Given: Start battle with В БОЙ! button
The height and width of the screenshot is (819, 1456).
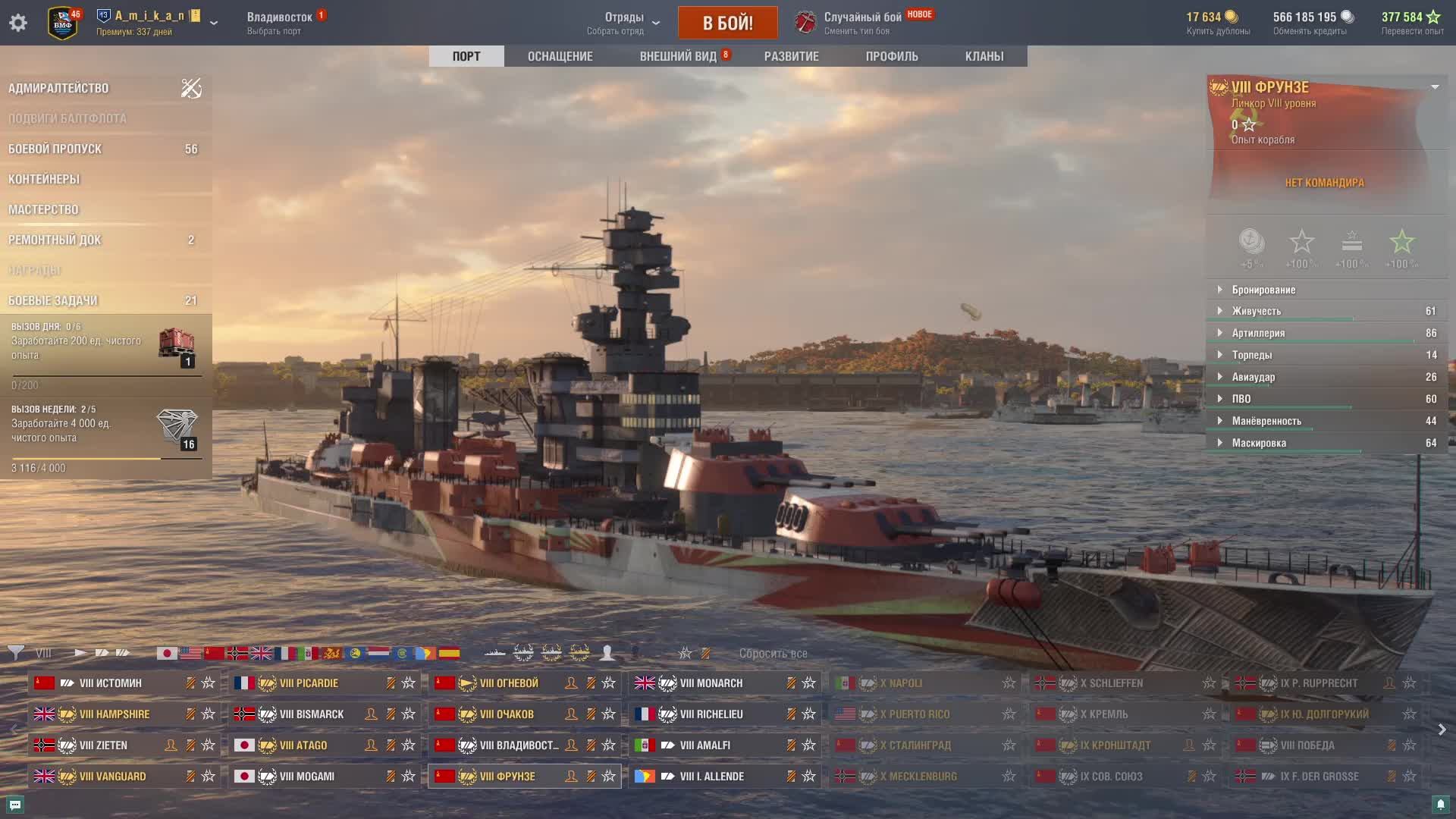Looking at the screenshot, I should pos(727,23).
